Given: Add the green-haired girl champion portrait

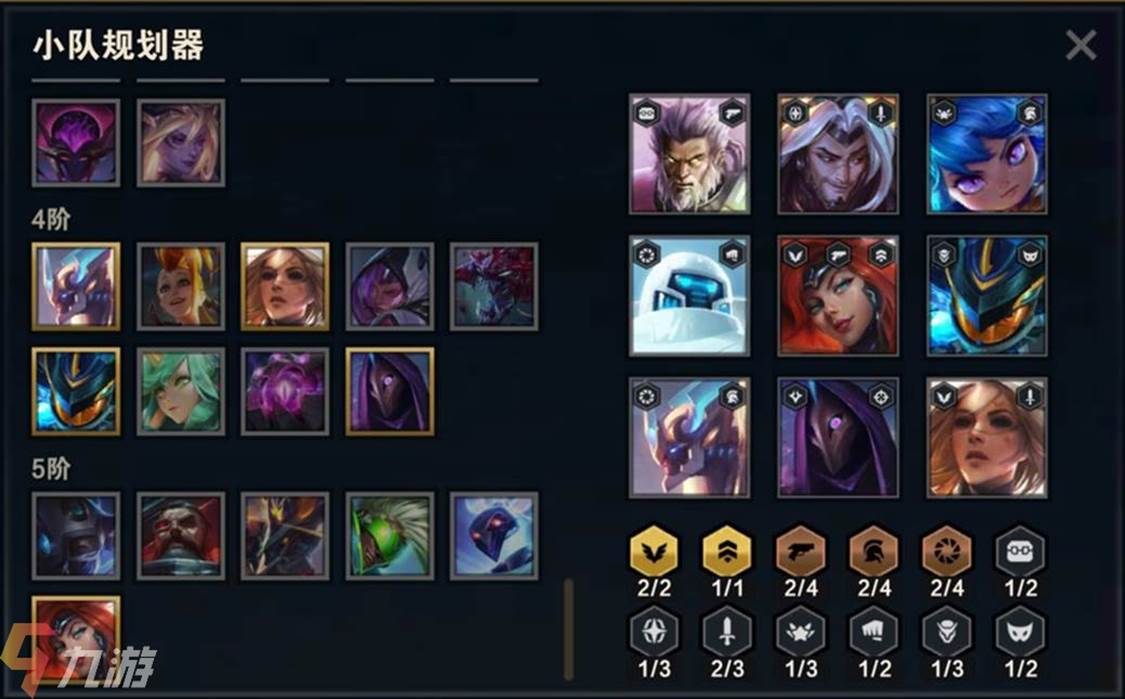Looking at the screenshot, I should [181, 391].
